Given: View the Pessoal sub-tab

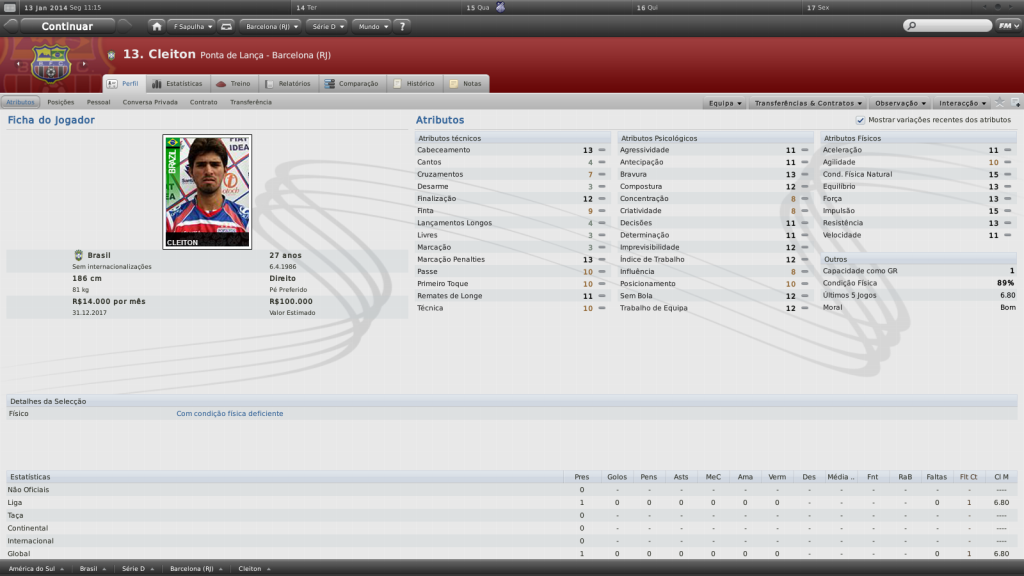Looking at the screenshot, I should pyautogui.click(x=98, y=102).
